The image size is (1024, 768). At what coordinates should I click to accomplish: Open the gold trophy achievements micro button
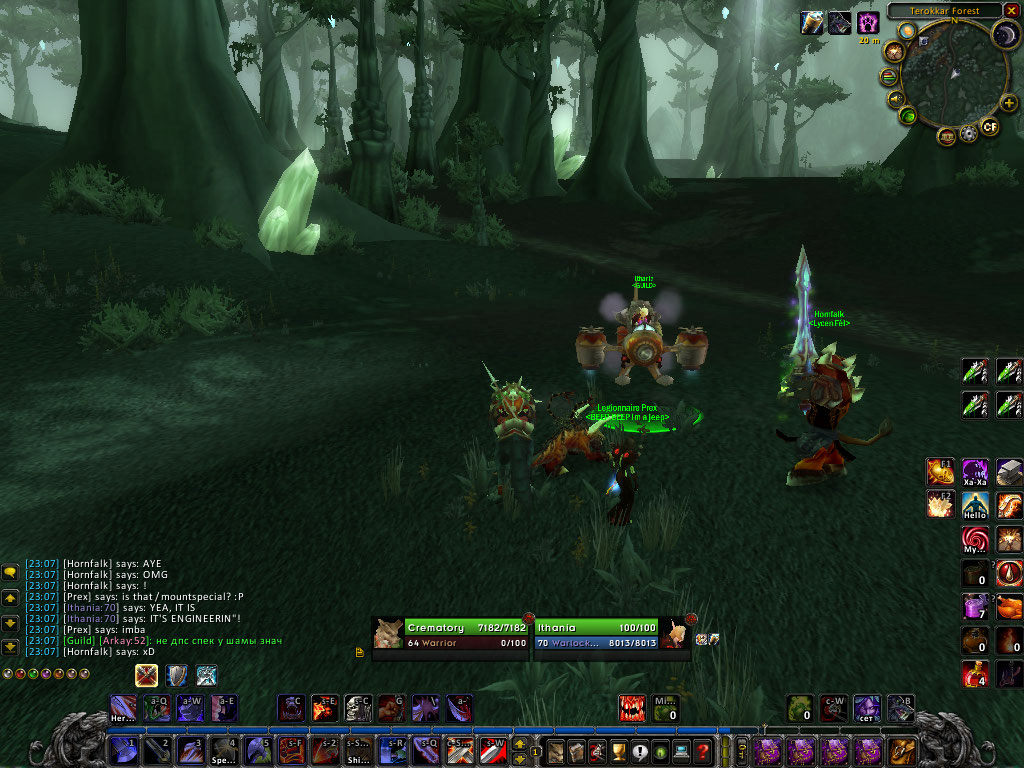(618, 751)
